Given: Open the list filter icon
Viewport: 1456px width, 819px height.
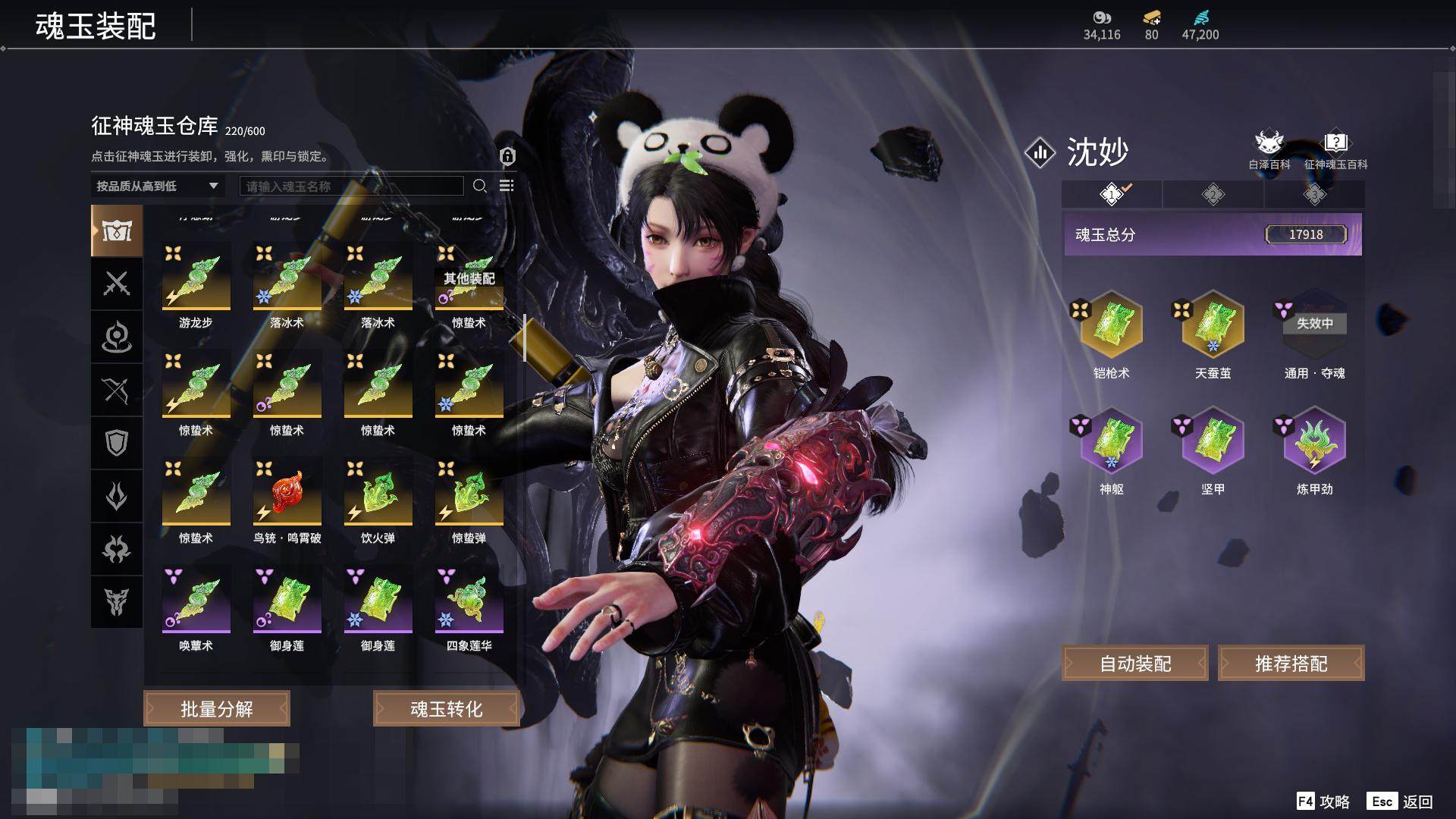Looking at the screenshot, I should (507, 186).
